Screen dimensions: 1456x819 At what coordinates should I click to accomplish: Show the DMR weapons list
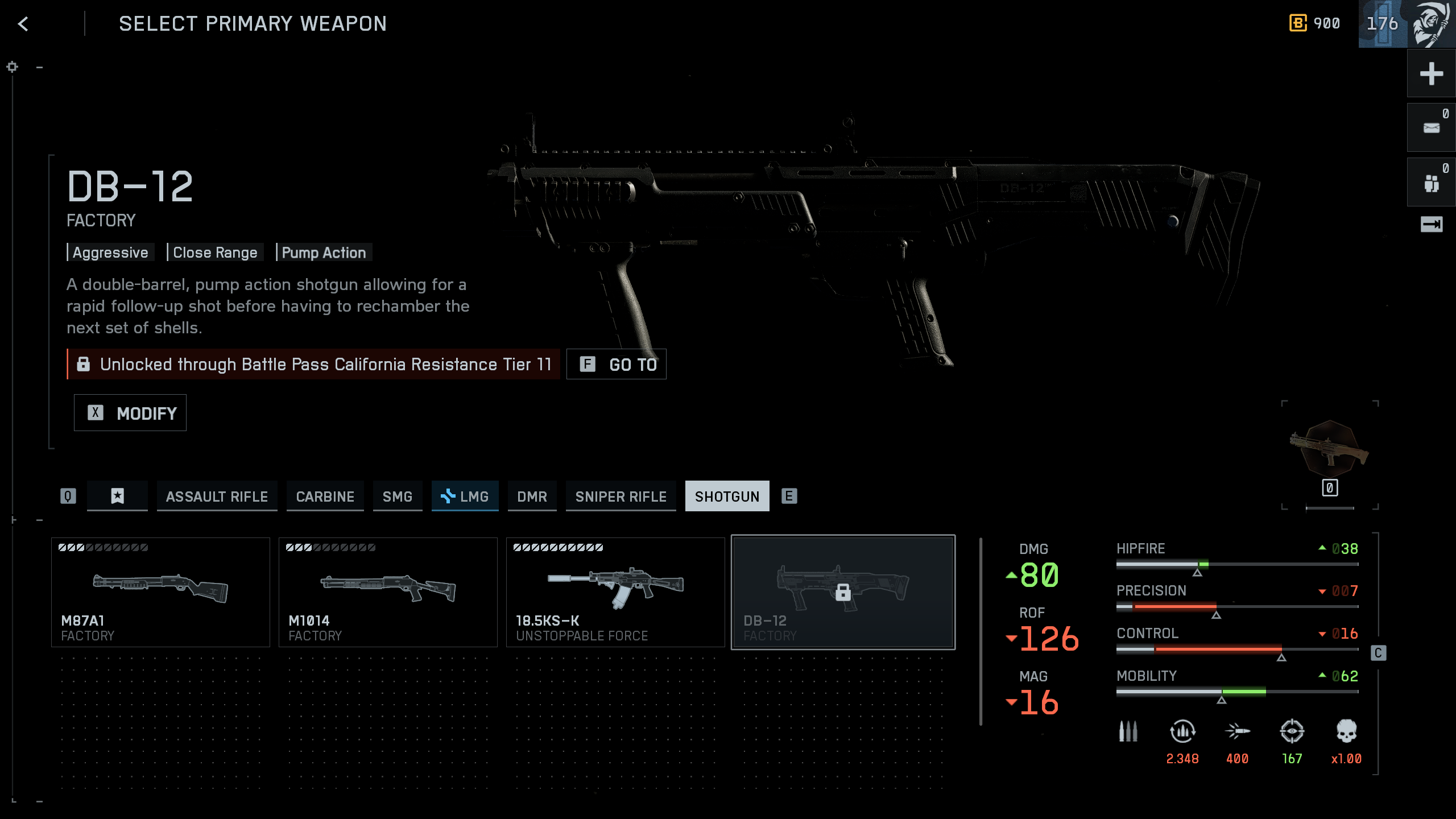coord(532,497)
